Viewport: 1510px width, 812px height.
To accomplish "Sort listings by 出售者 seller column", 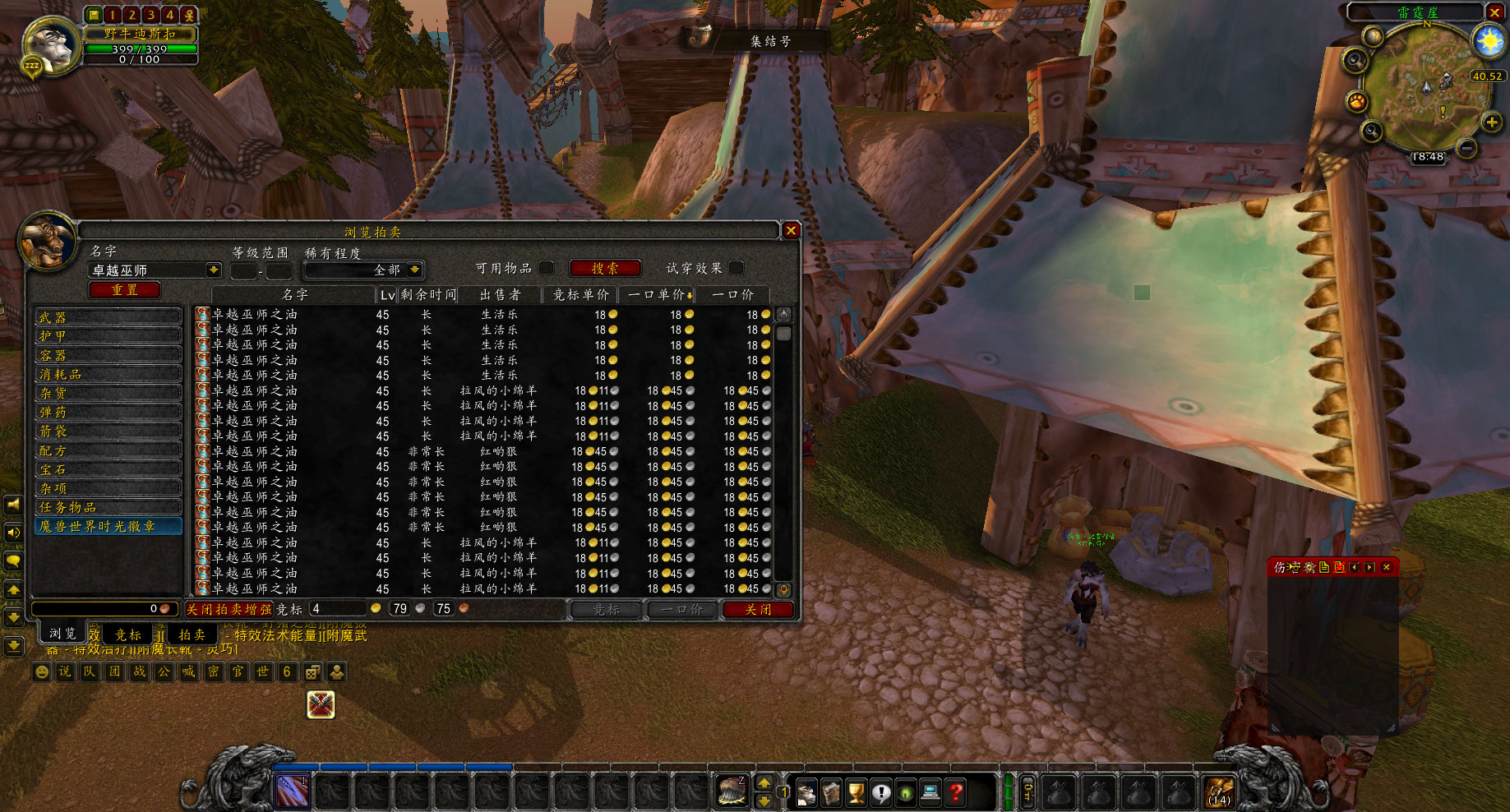I will tap(500, 294).
